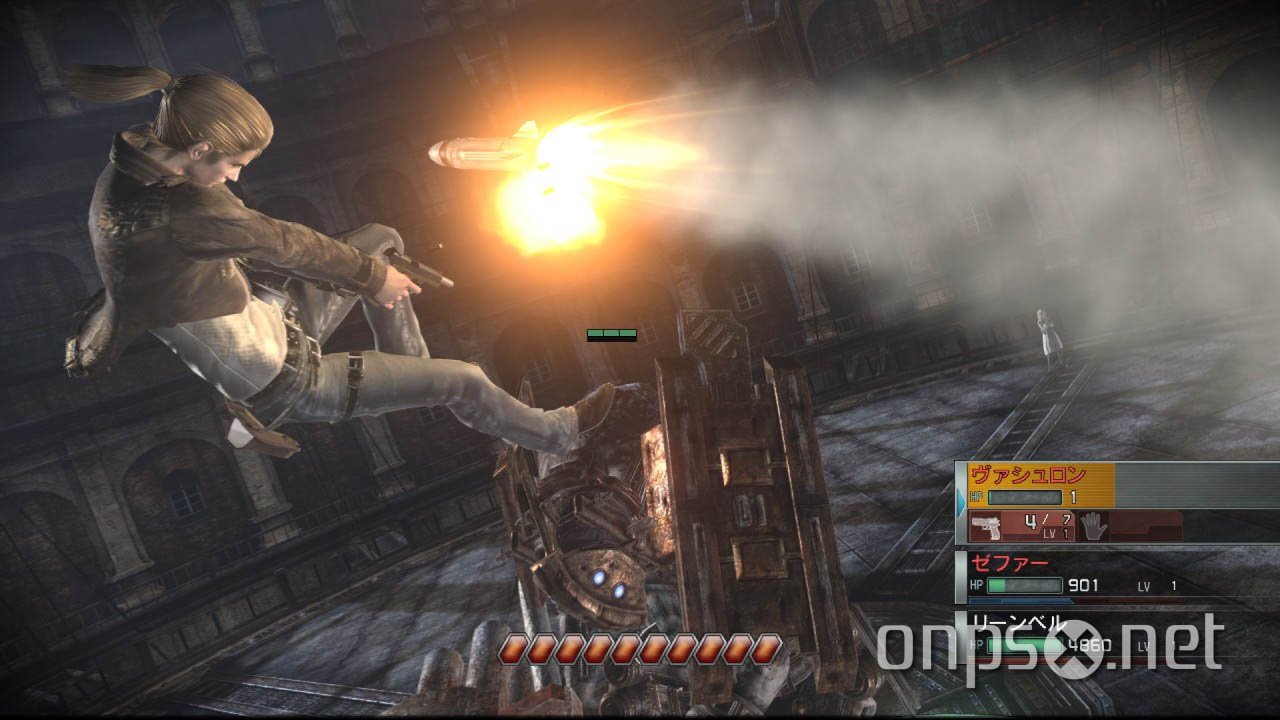This screenshot has width=1280, height=720.
Task: Click the blue arrow turn indicator
Action: point(961,500)
